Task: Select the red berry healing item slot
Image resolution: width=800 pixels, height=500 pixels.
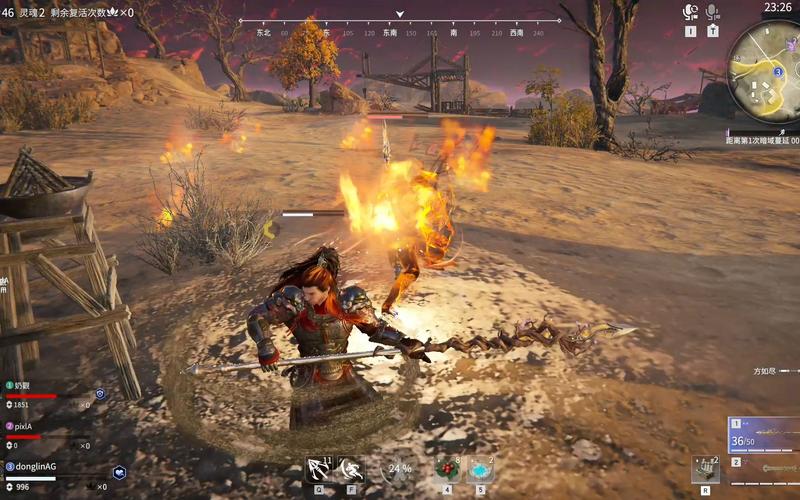Action: pos(447,468)
